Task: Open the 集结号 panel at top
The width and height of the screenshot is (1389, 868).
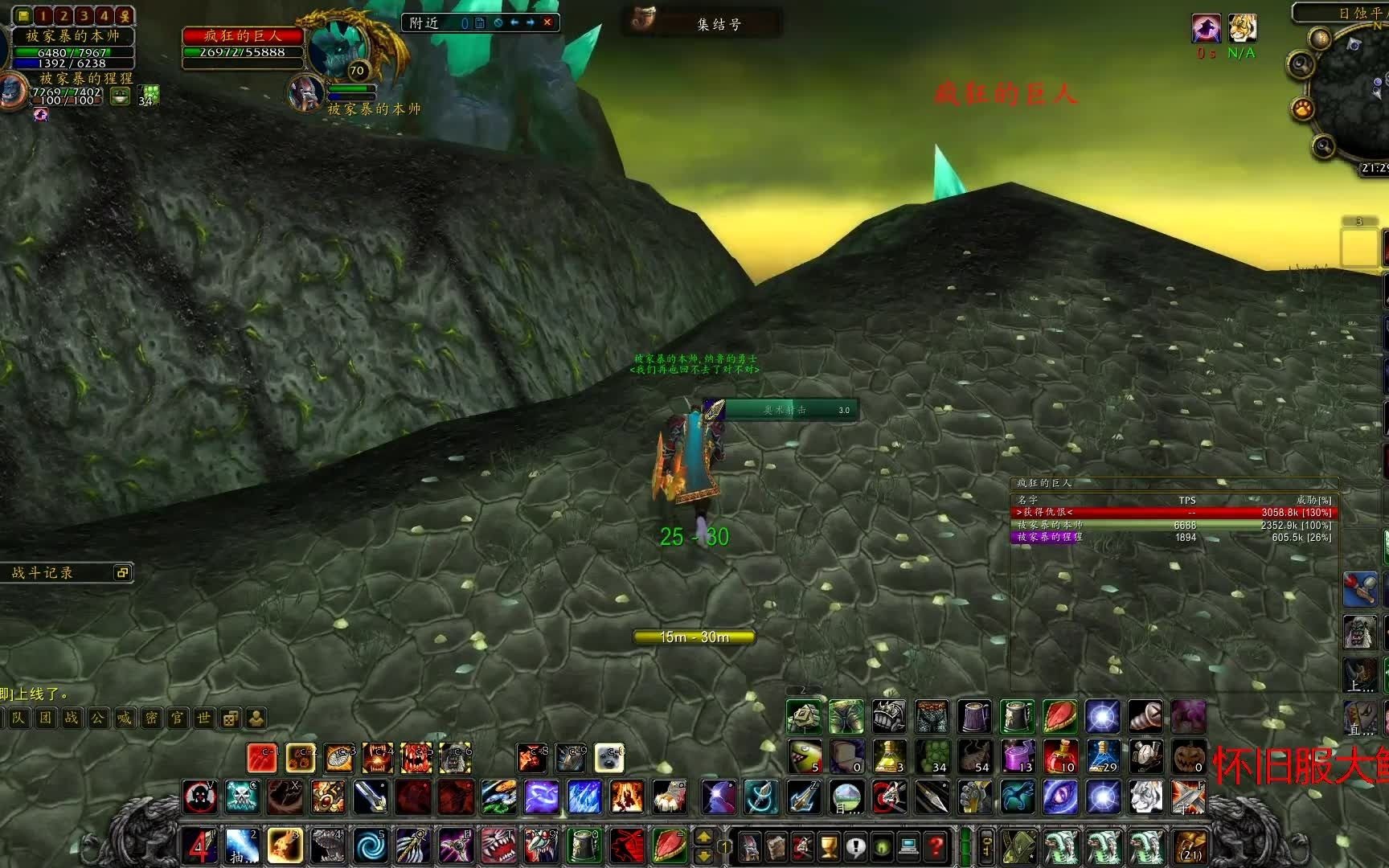Action: (718, 24)
